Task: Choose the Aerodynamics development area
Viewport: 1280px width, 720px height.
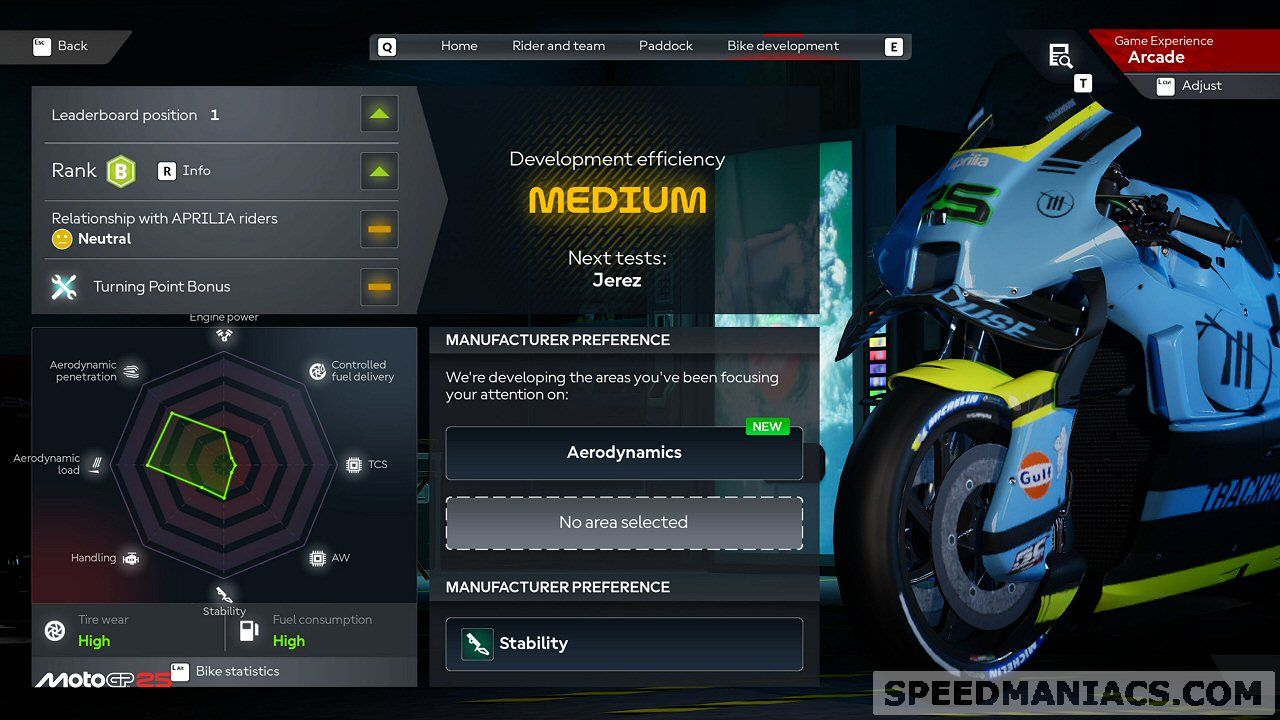Action: pos(624,453)
